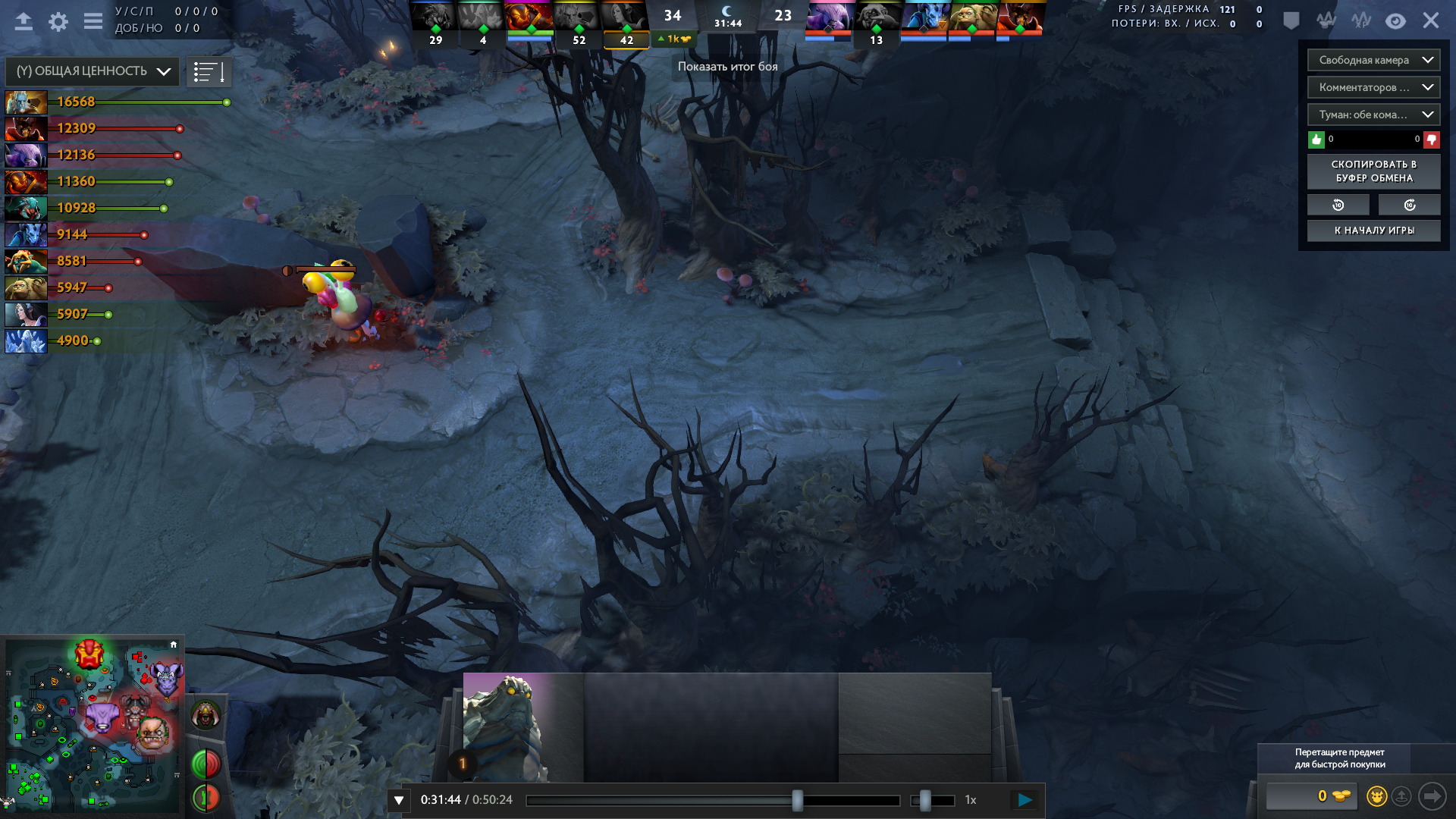Change the Туман fog of war dropdown
The image size is (1456, 819).
(1373, 115)
